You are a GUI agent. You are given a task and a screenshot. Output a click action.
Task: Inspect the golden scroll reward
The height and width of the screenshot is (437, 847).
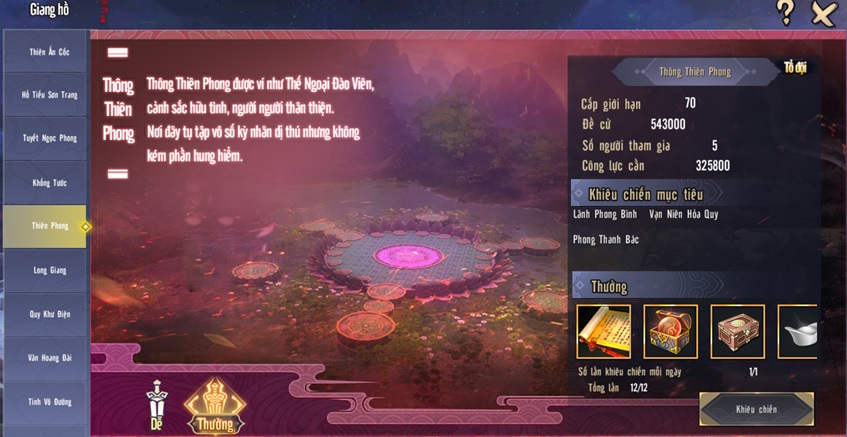603,331
